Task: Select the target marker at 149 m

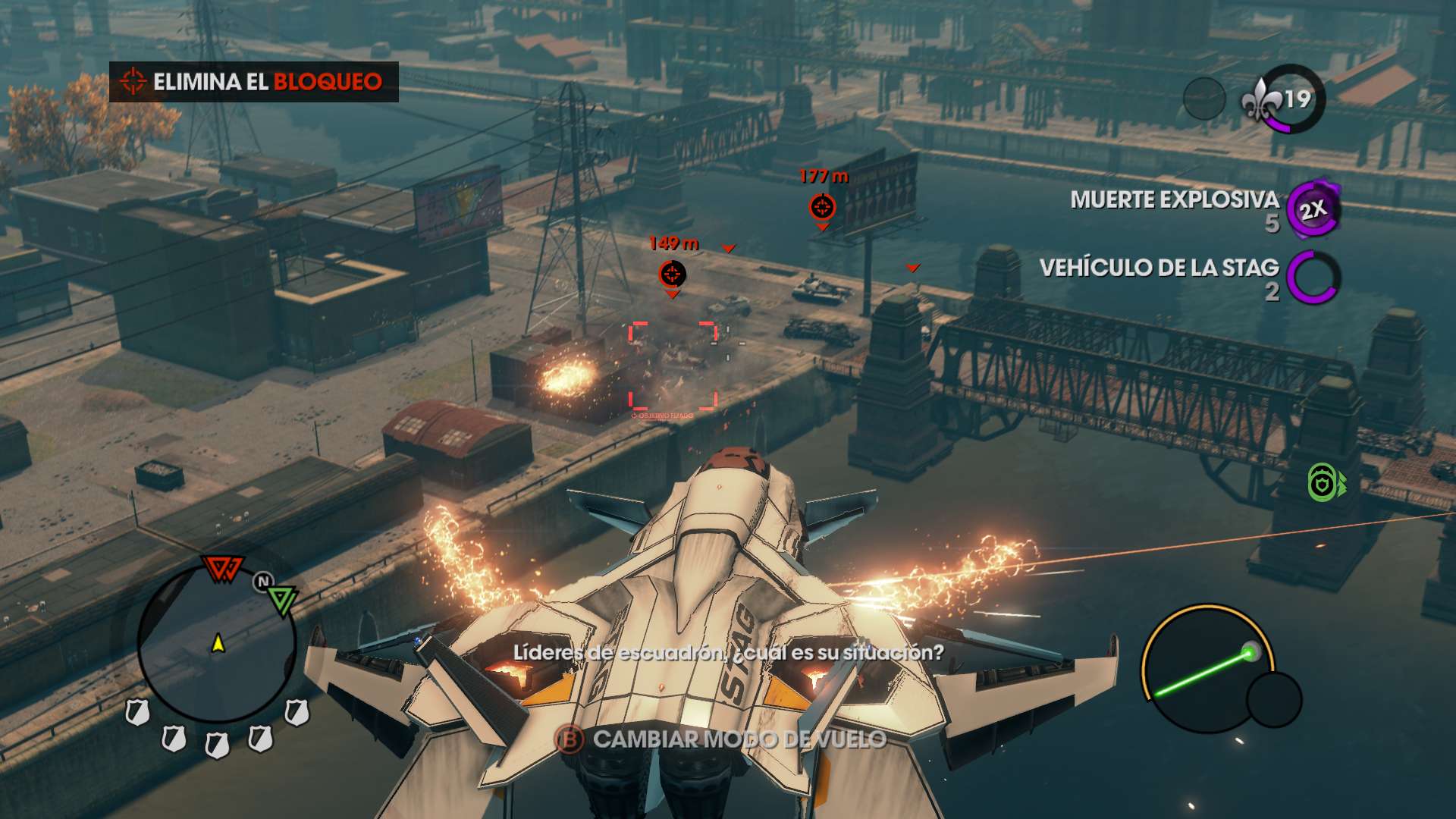Action: click(x=673, y=275)
